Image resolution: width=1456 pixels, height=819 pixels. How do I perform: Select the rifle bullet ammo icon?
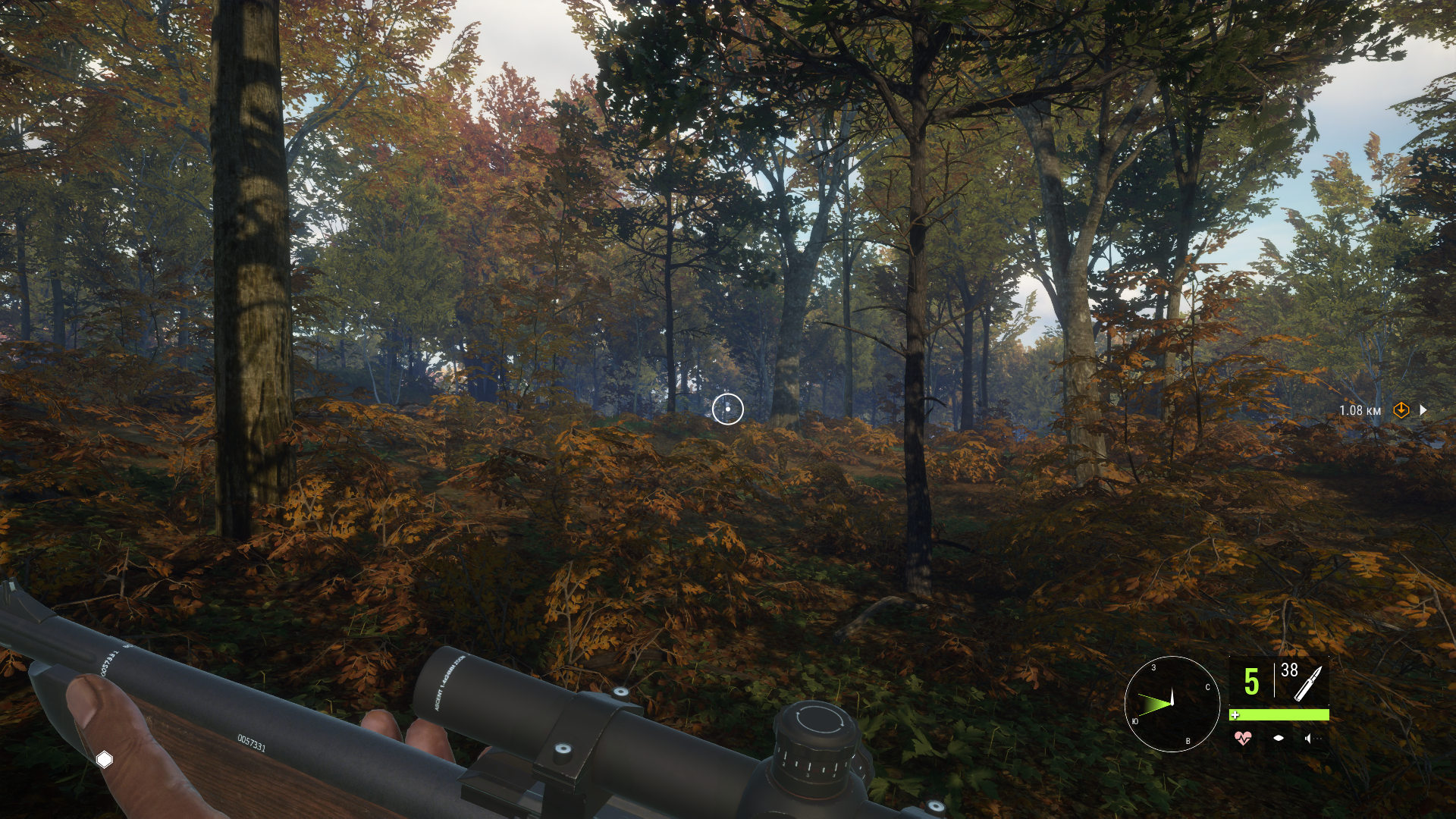coord(1308,683)
